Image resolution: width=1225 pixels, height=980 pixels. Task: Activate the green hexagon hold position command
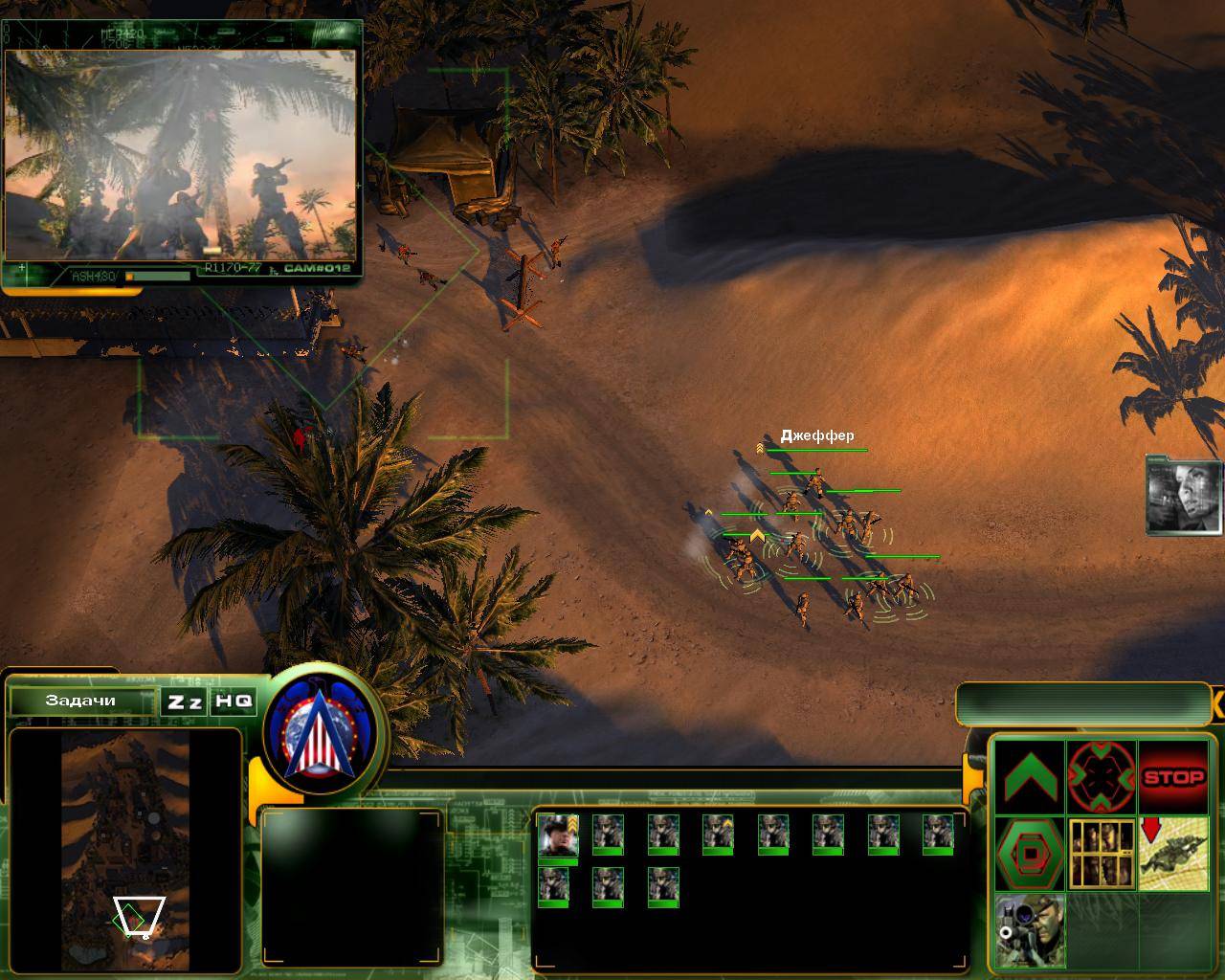(x=1030, y=853)
